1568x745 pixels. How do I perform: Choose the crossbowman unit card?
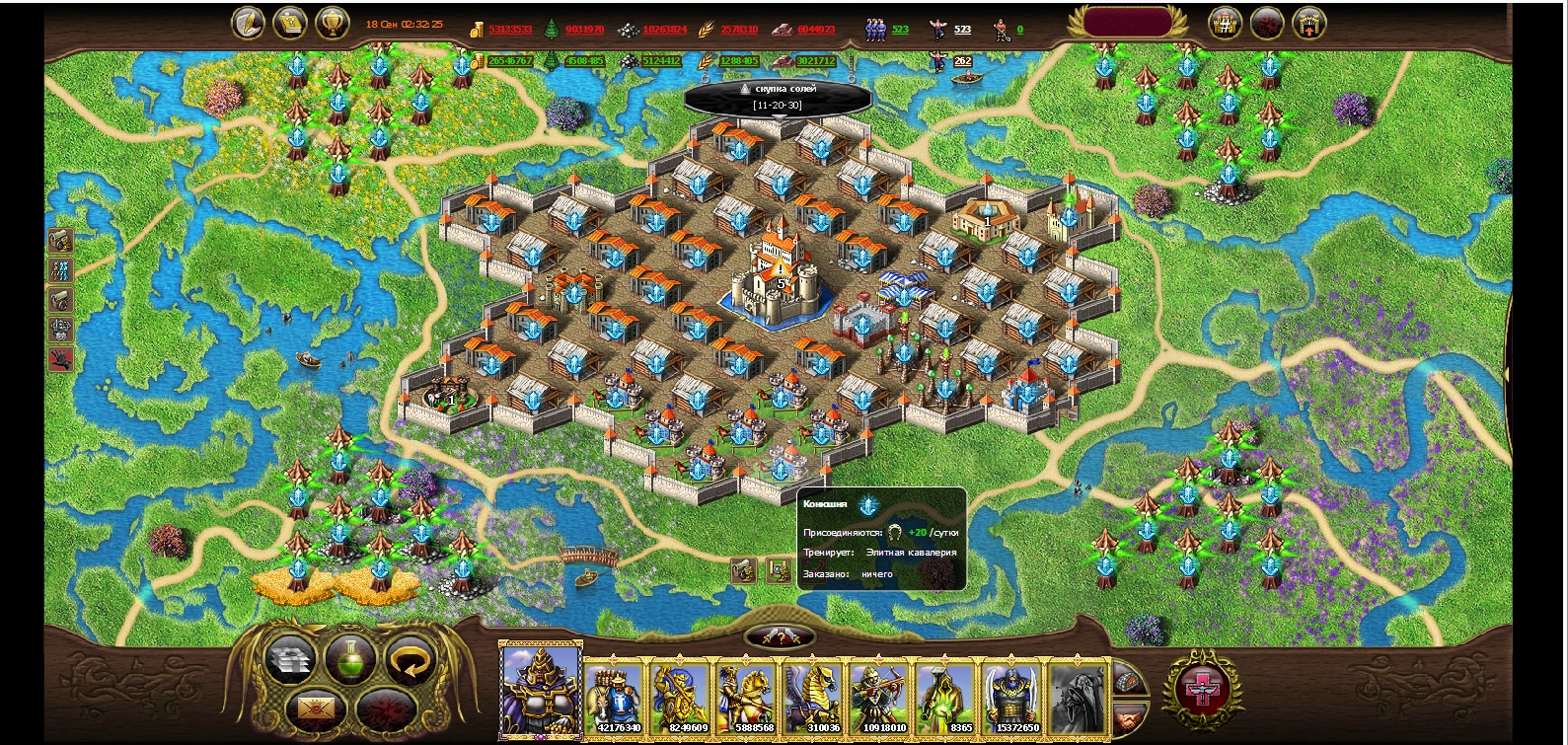point(879,697)
